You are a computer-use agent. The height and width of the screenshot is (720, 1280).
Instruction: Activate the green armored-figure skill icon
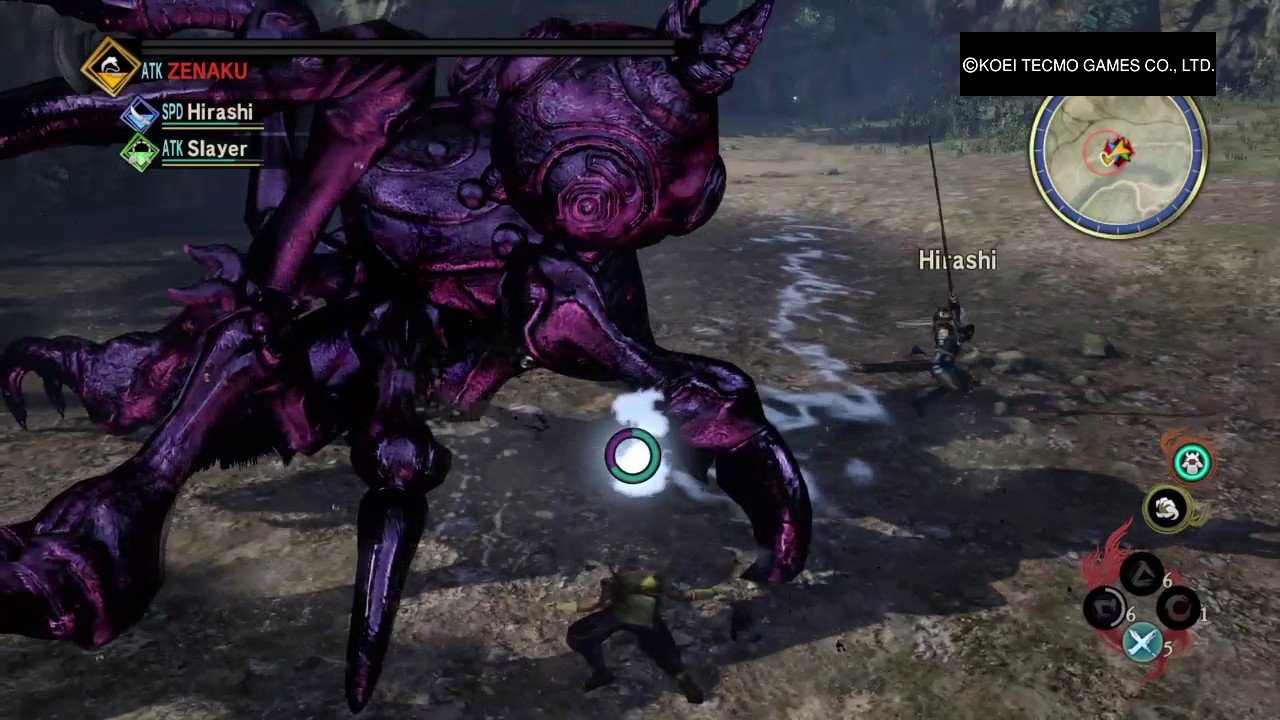(1191, 462)
